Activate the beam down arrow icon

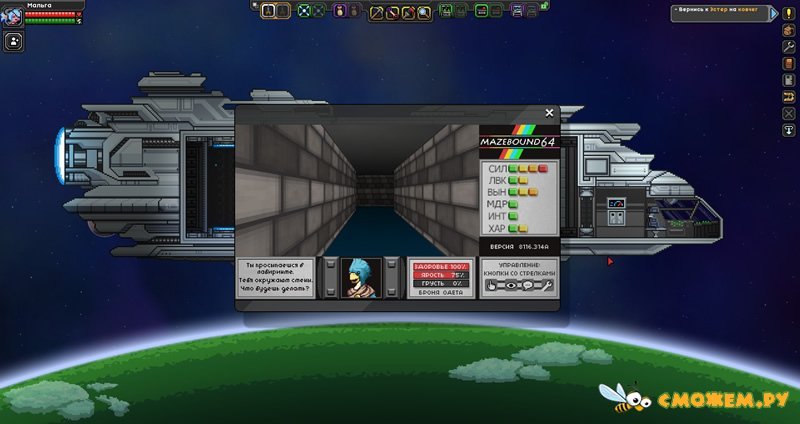click(788, 130)
